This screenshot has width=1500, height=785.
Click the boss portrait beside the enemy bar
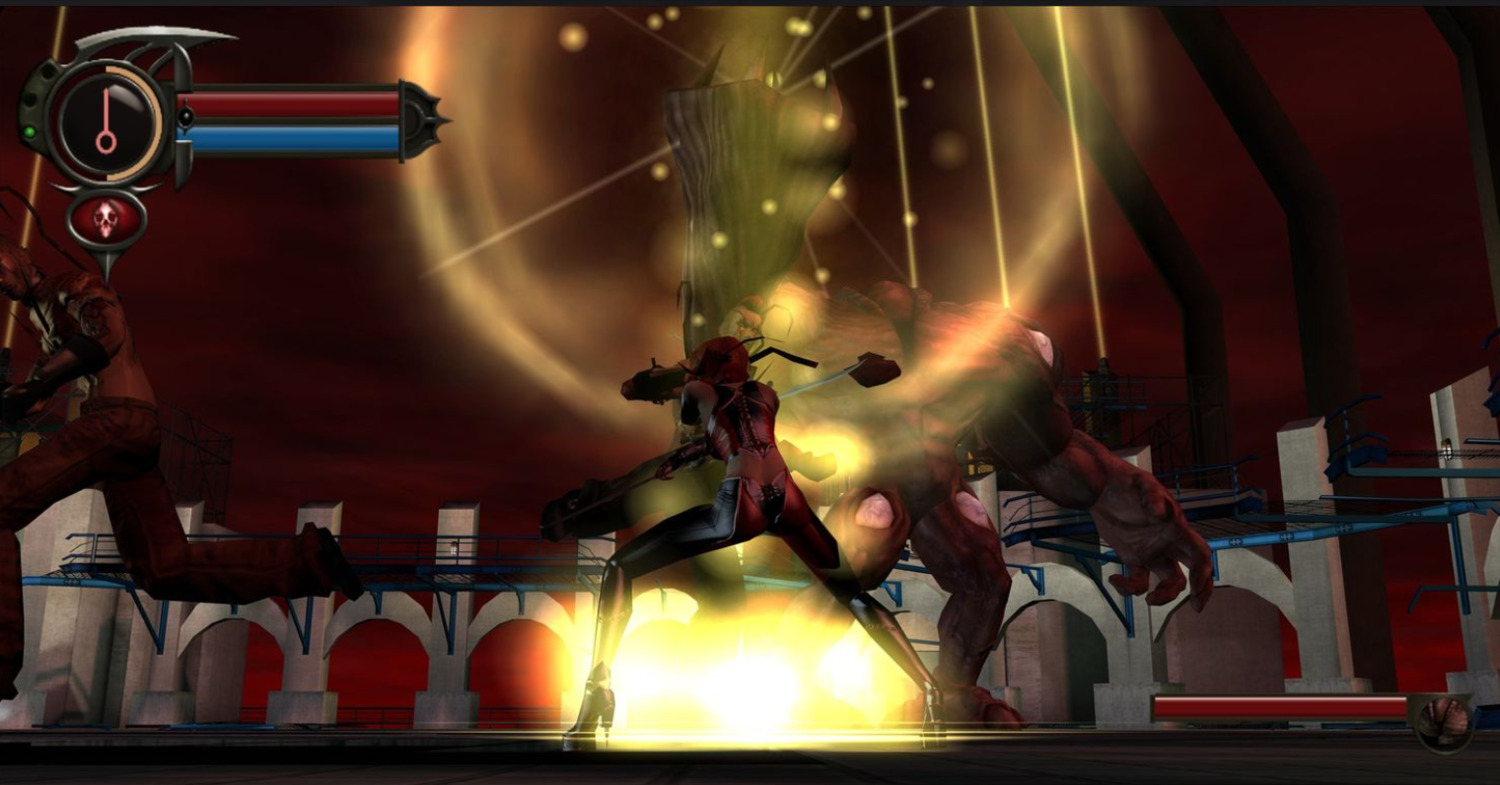(1444, 719)
